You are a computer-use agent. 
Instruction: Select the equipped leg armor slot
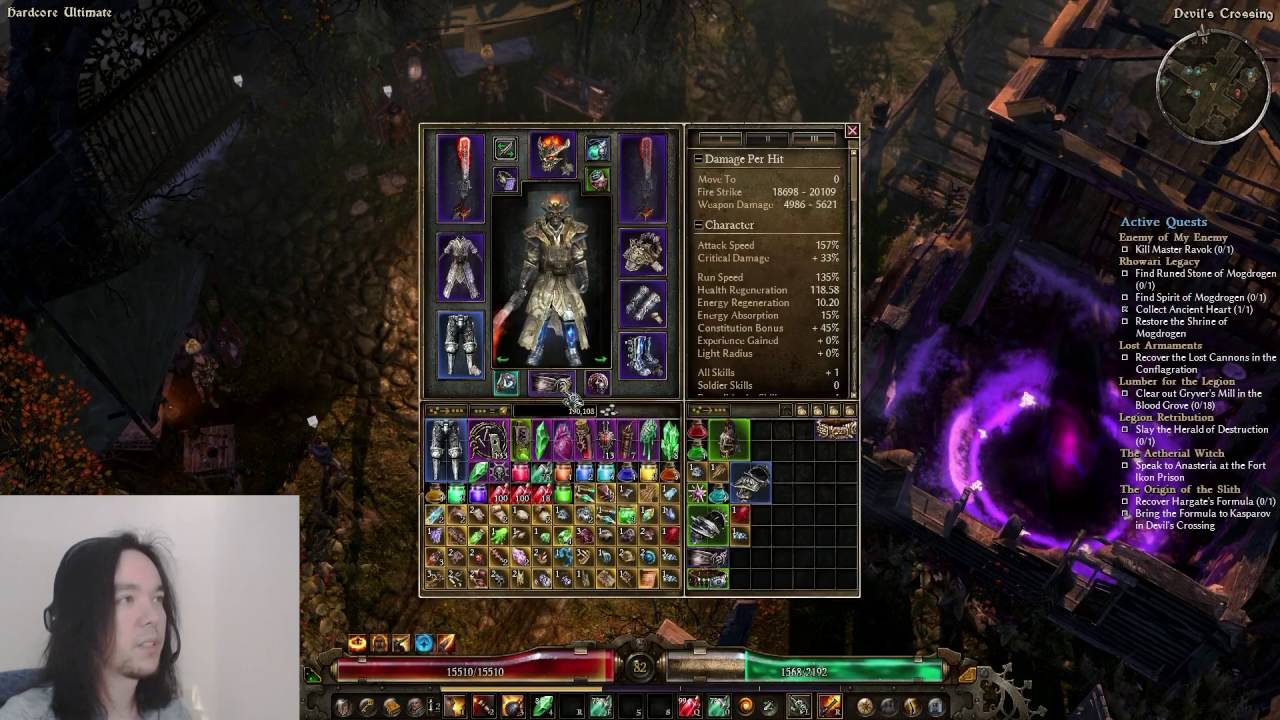(460, 345)
